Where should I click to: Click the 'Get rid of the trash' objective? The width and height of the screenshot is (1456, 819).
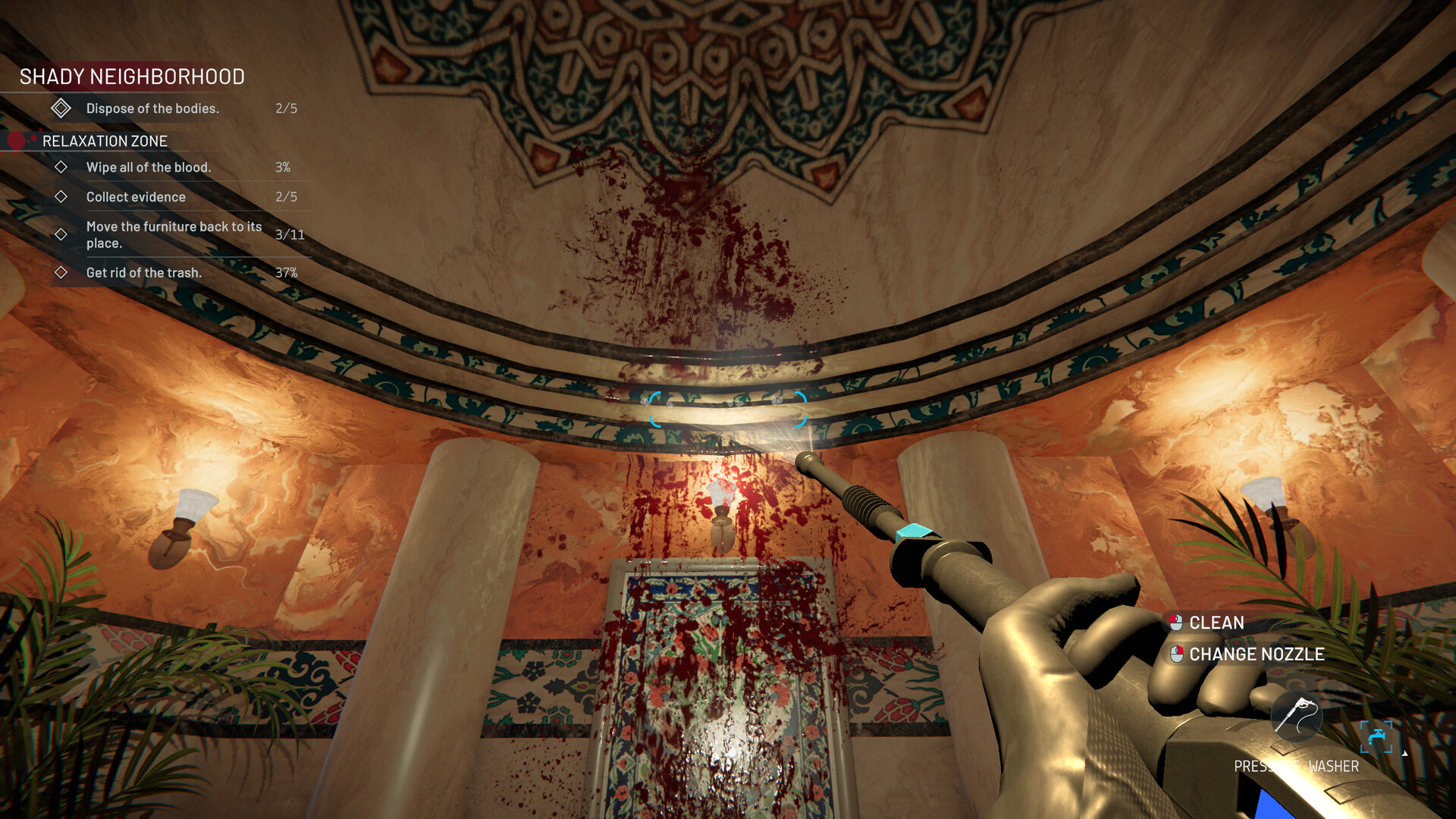coord(144,273)
